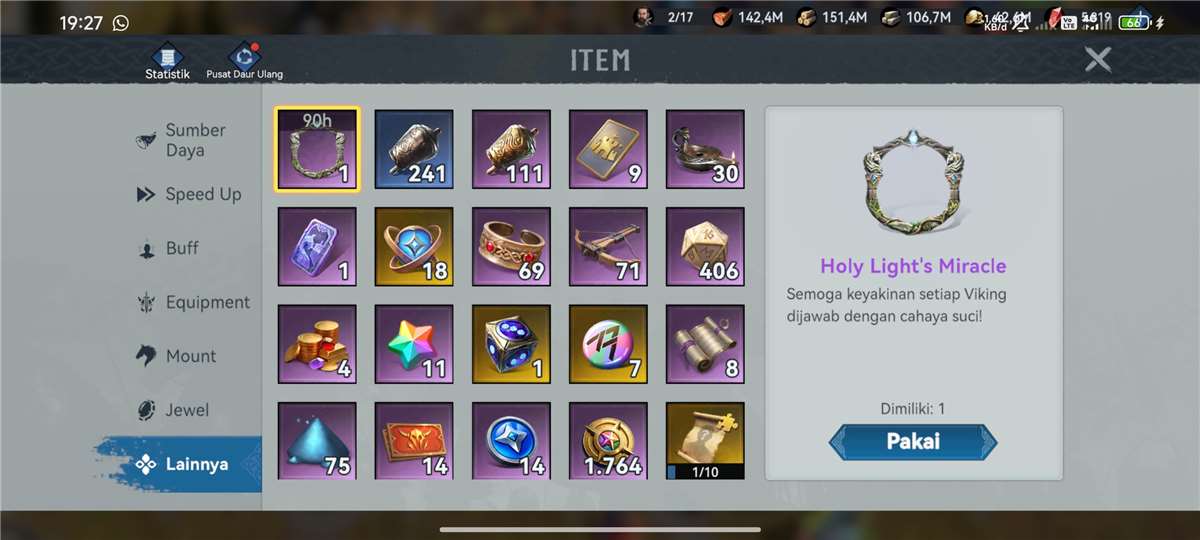This screenshot has width=1200, height=540.
Task: Select the gold coins pile item
Action: (x=317, y=345)
